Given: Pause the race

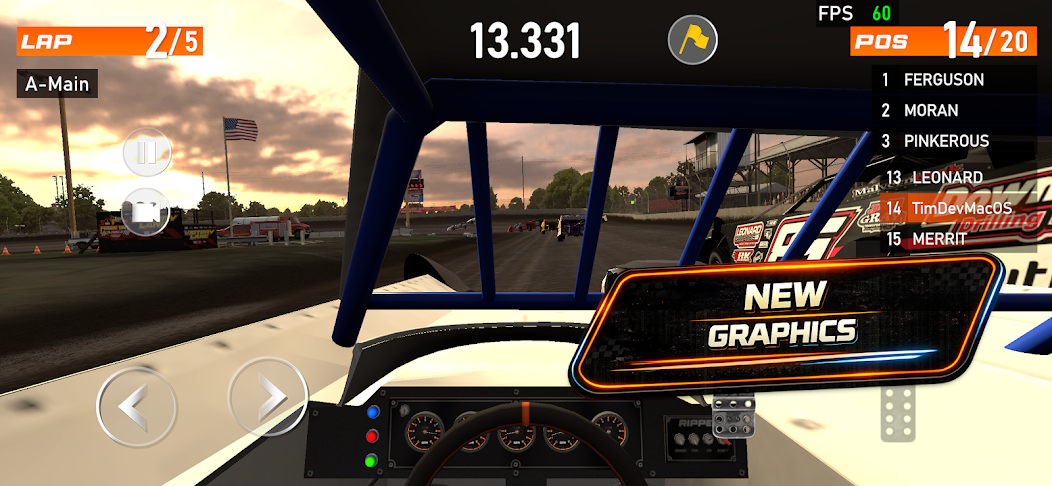Looking at the screenshot, I should [147, 153].
